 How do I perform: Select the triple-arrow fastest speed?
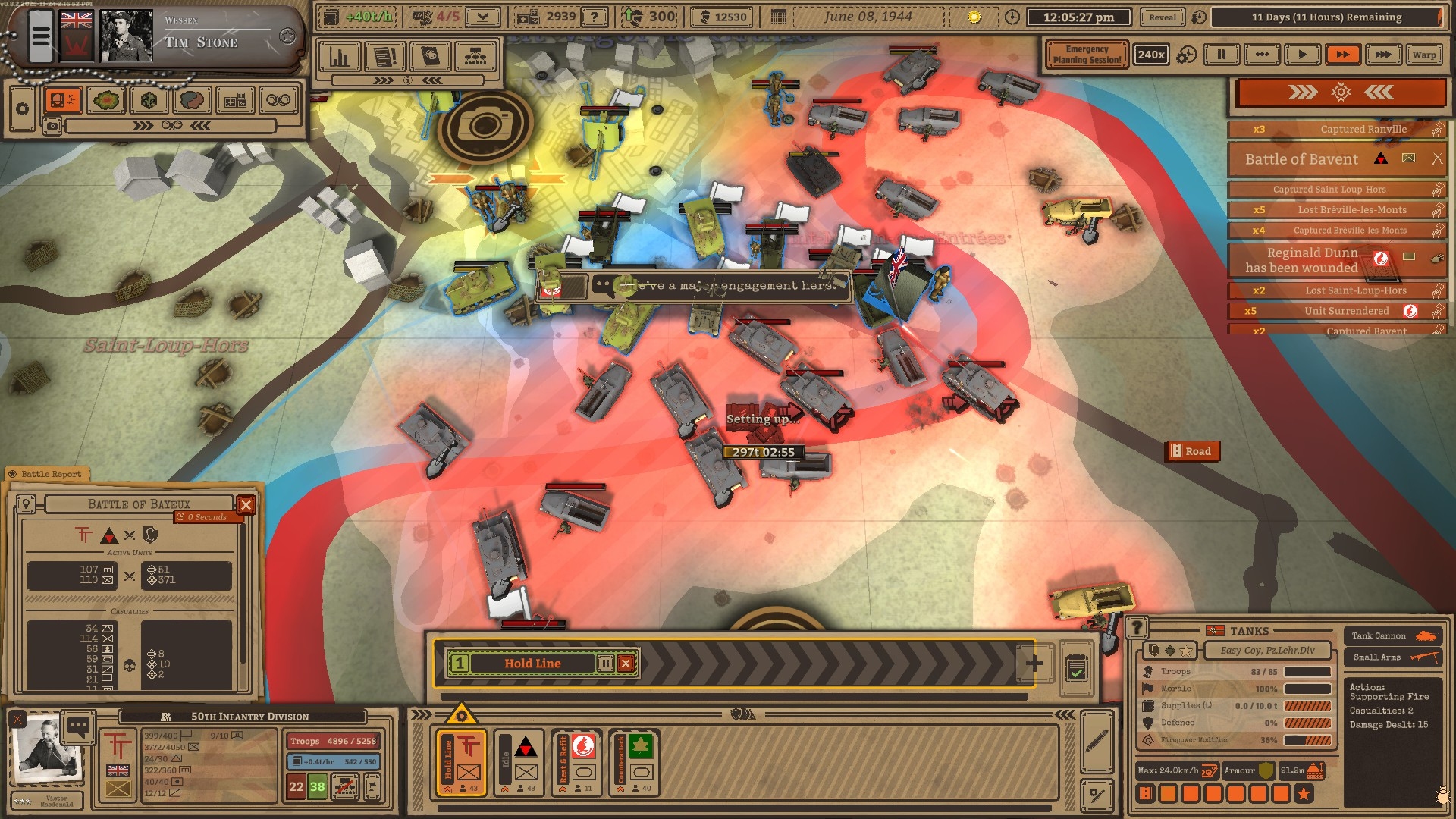click(x=1383, y=55)
